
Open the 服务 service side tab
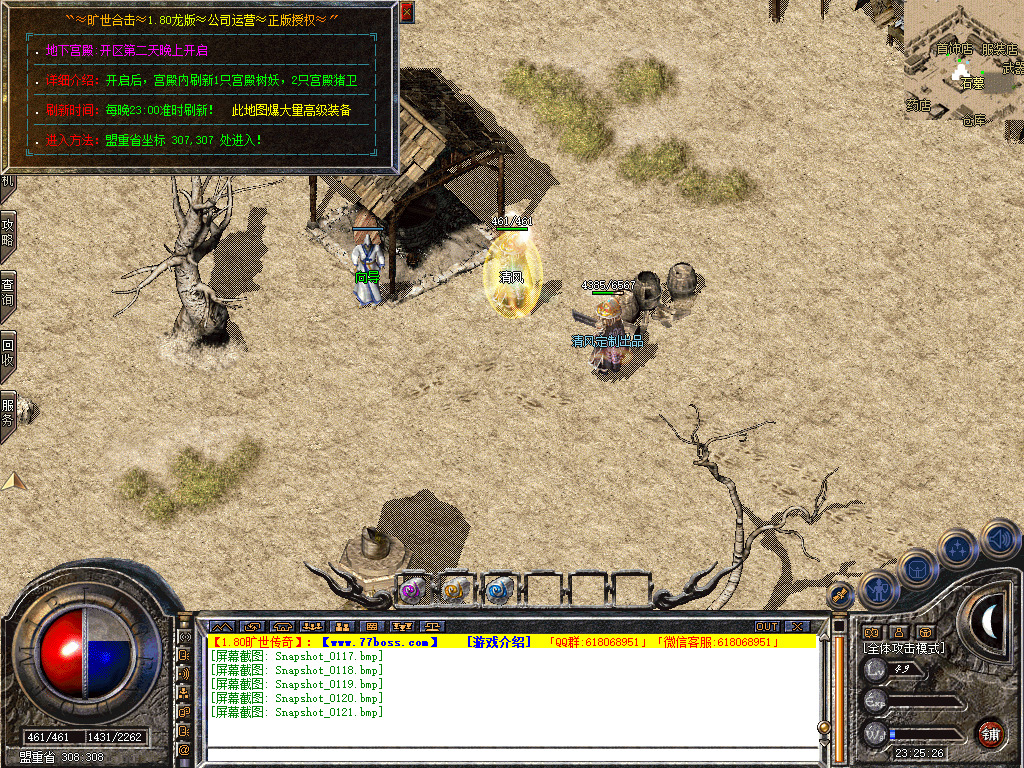coord(8,412)
